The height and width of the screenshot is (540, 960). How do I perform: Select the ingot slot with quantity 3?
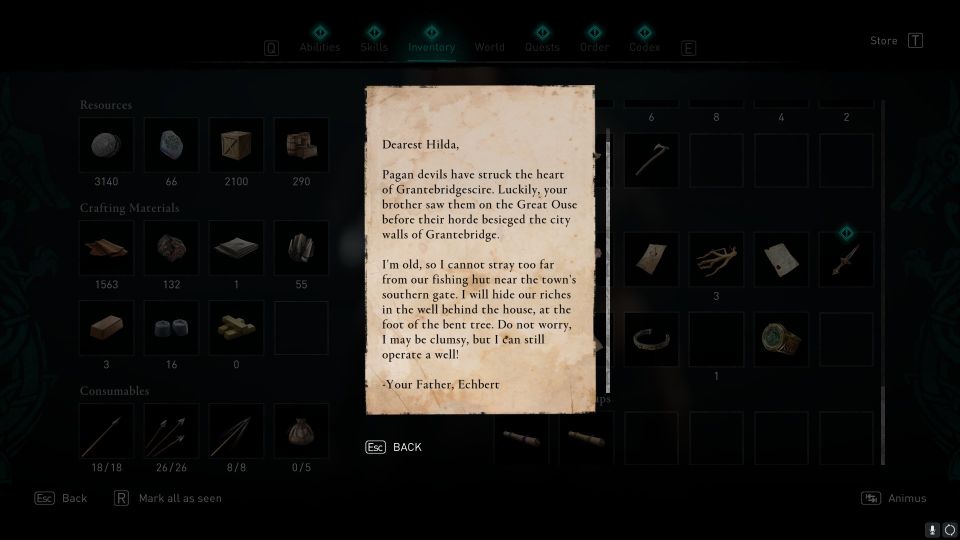tap(107, 328)
